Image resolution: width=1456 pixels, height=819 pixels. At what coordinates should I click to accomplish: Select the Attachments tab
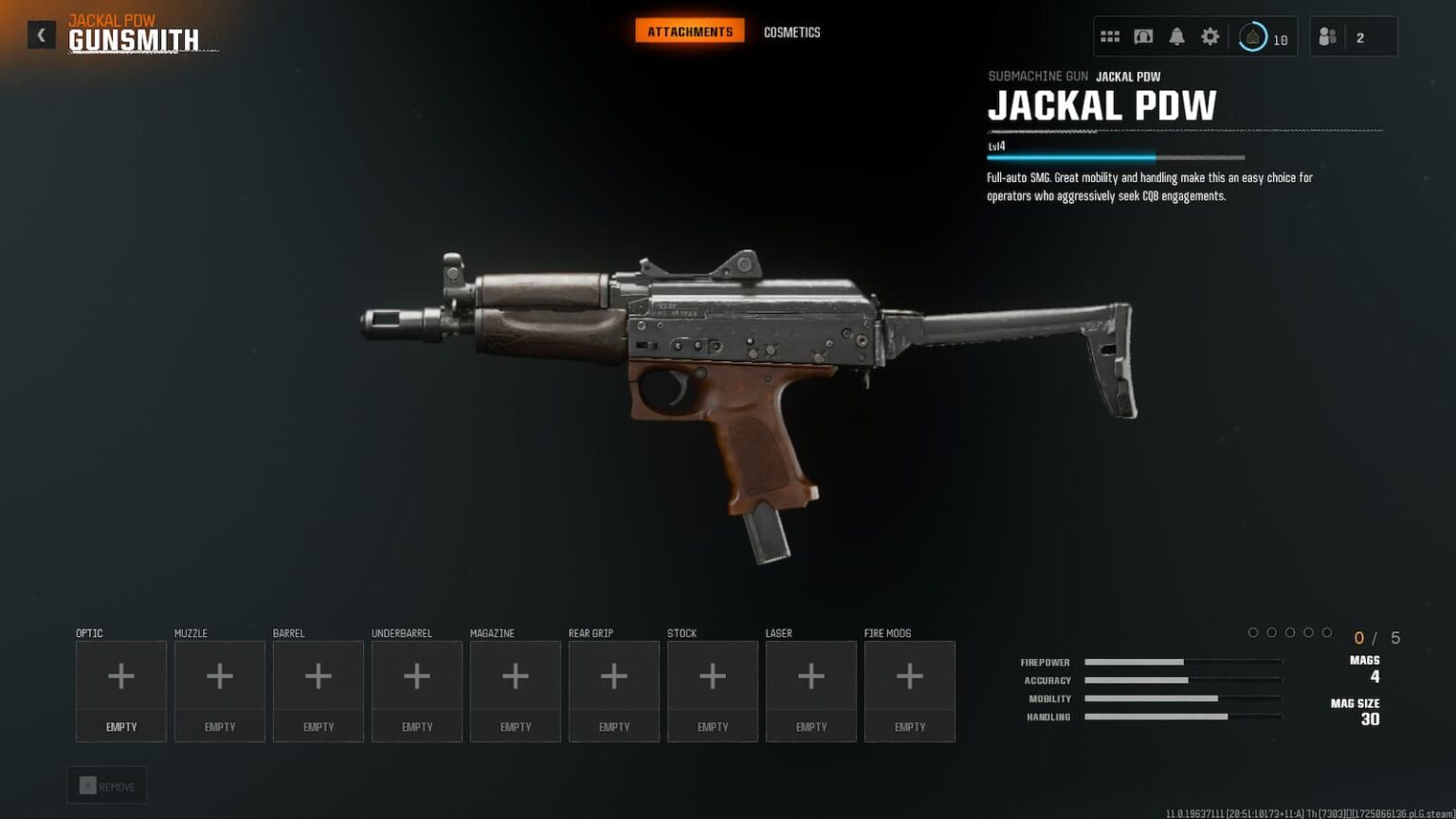pyautogui.click(x=690, y=32)
